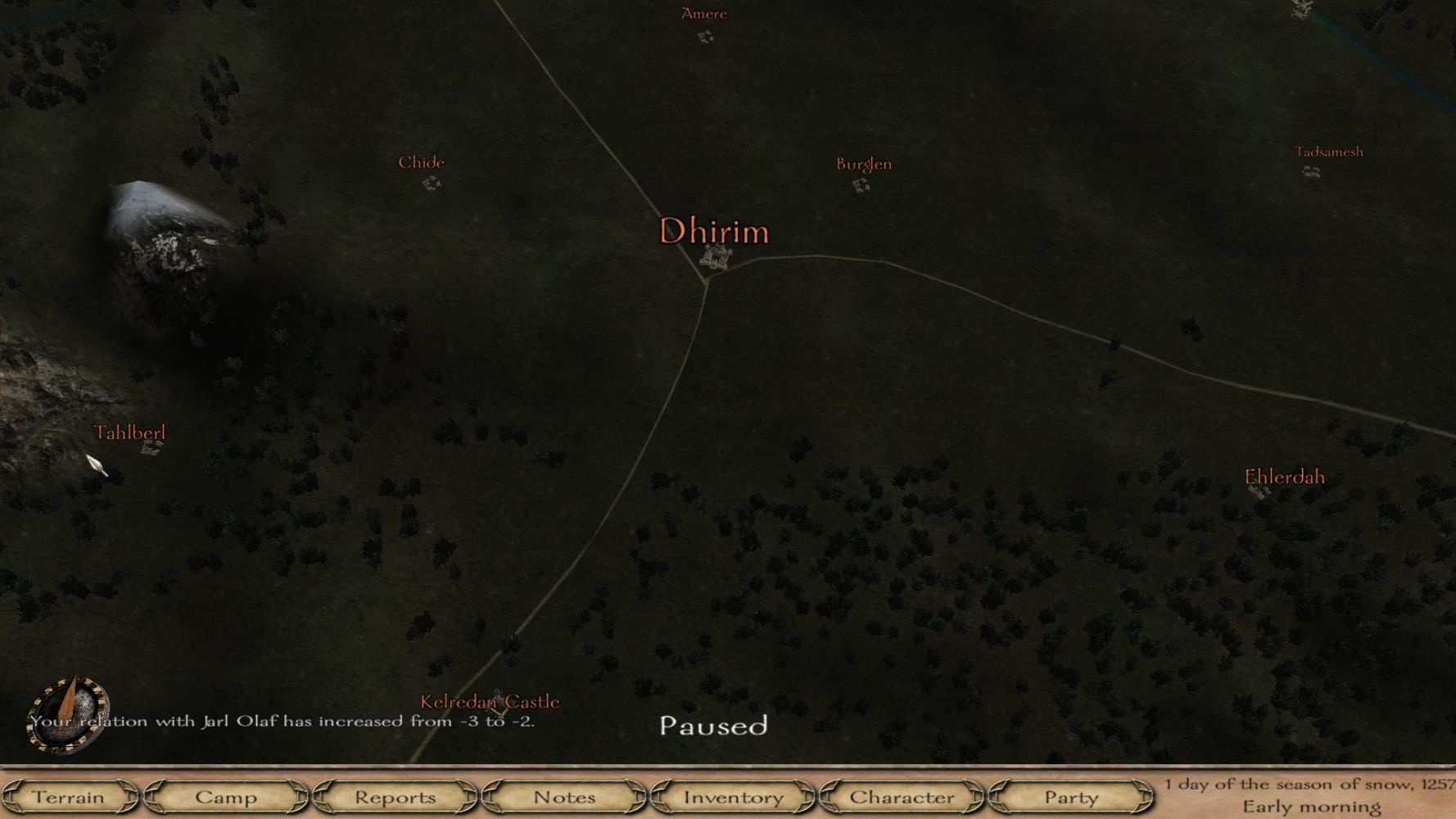Choose Chide village on the map
Viewport: 1456px width, 819px height.
click(x=431, y=183)
